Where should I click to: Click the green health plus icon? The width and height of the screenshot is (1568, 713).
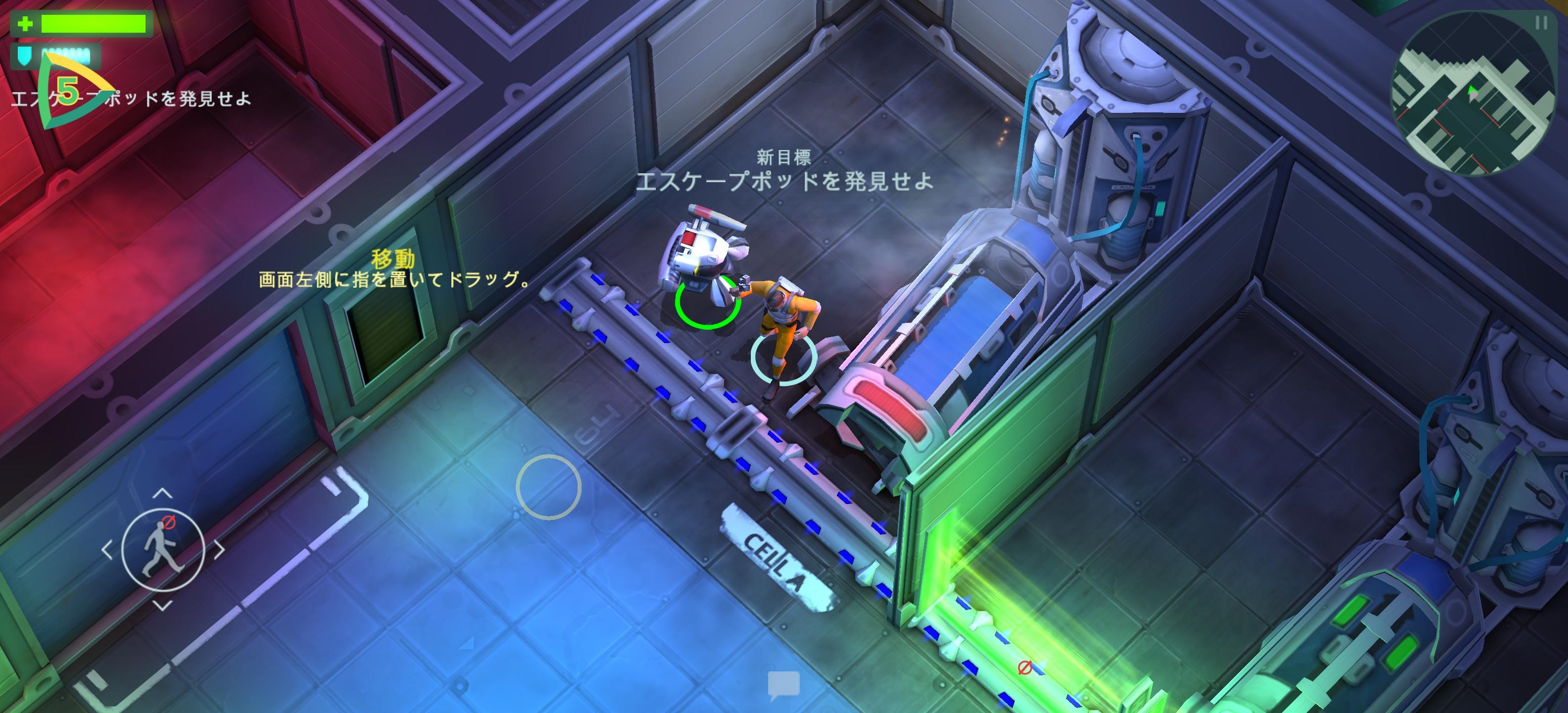(x=24, y=25)
